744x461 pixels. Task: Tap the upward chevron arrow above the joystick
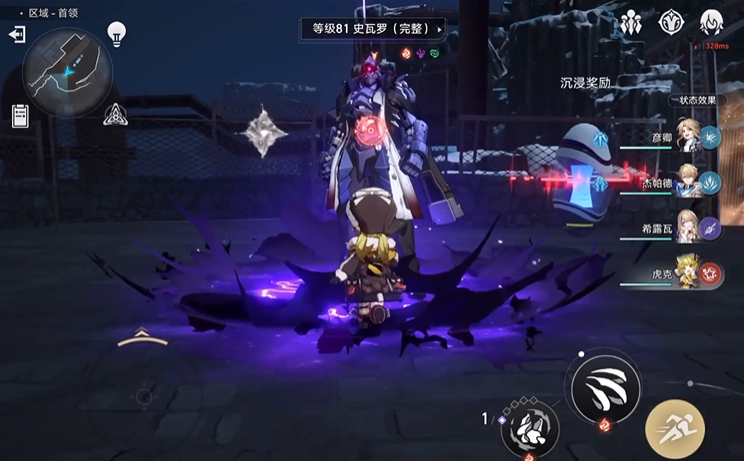tap(142, 339)
